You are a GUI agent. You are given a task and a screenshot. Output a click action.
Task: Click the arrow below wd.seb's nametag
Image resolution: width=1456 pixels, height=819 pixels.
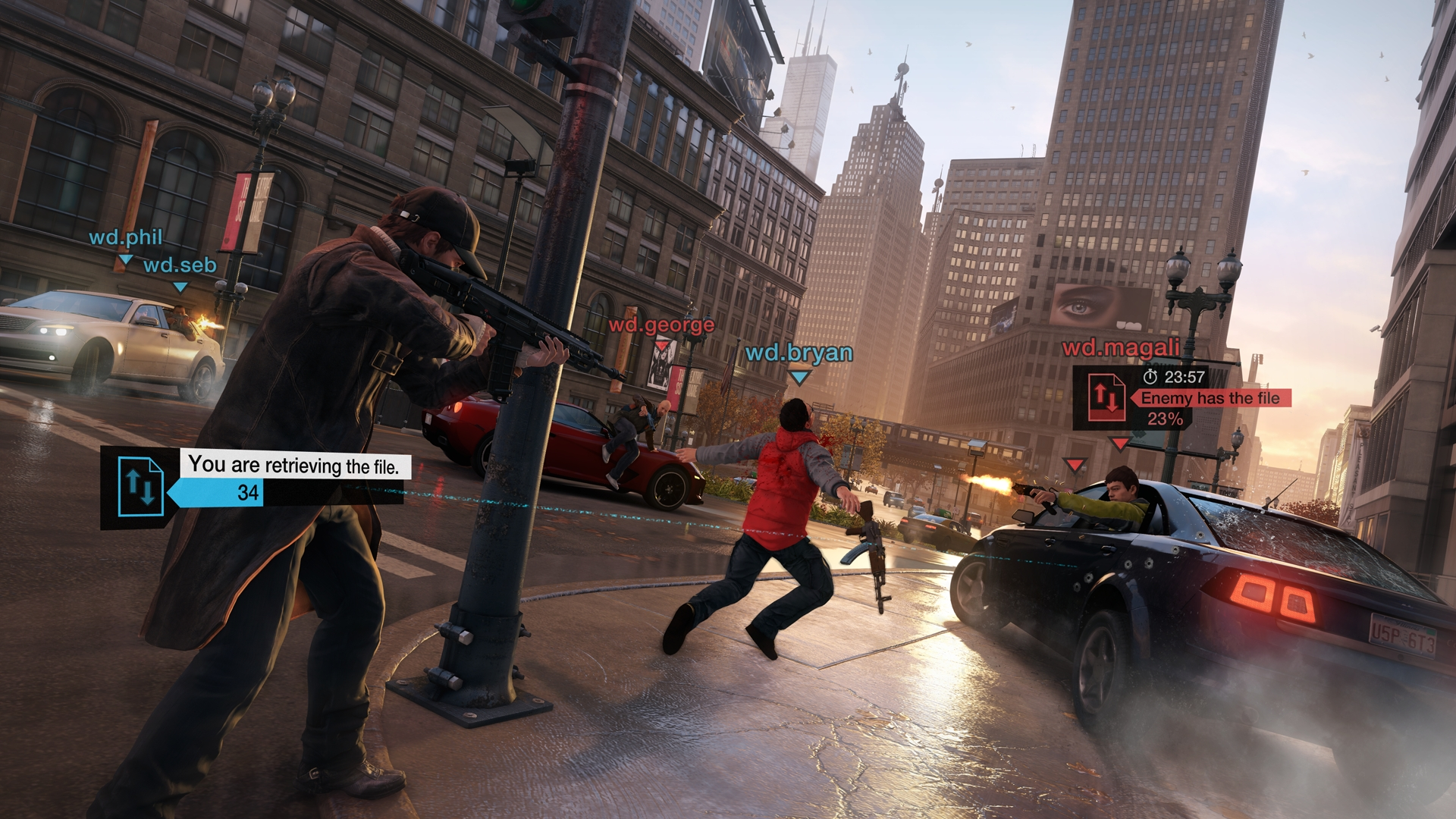(x=180, y=287)
